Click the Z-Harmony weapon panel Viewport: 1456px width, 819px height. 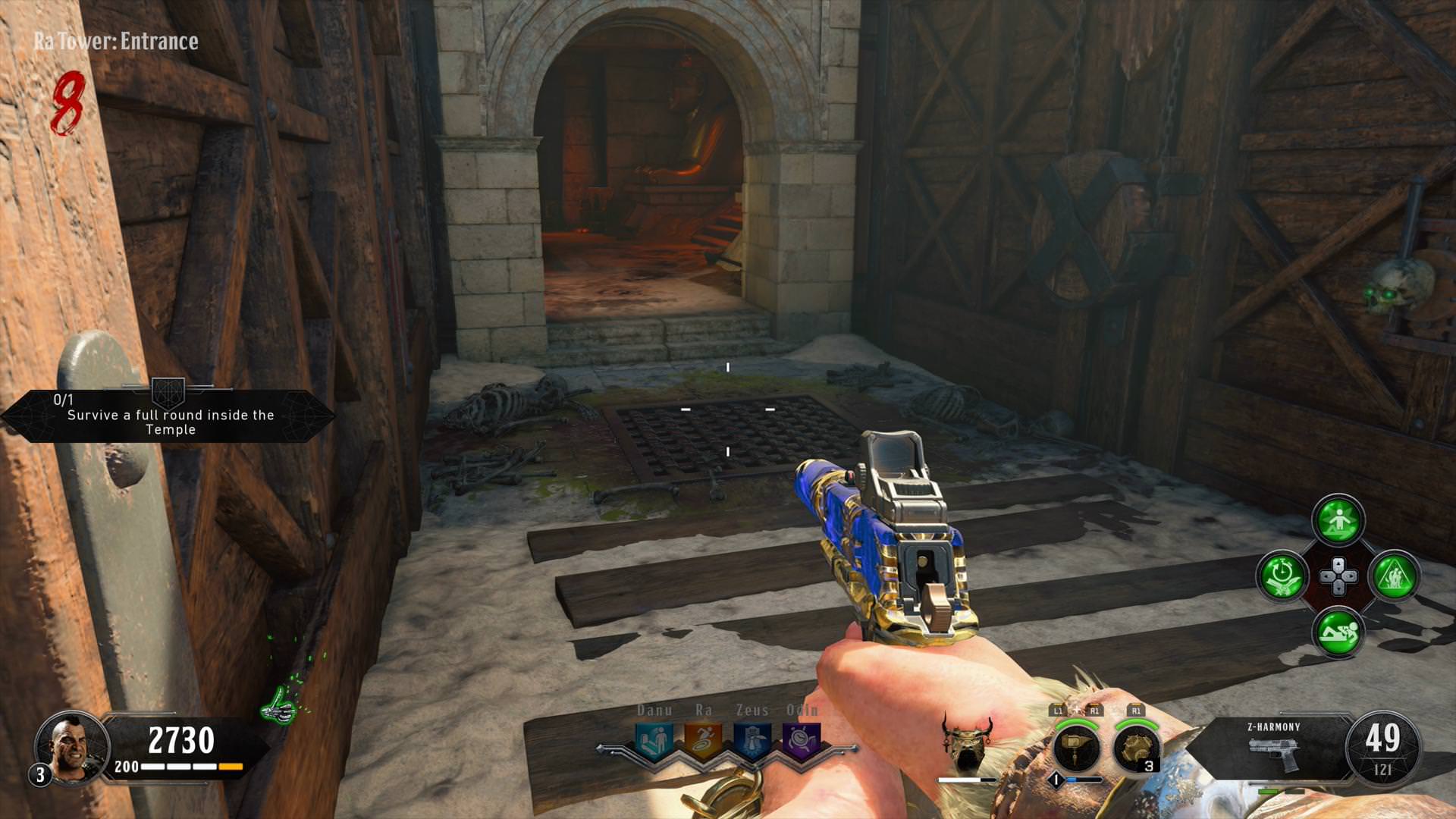1274,747
